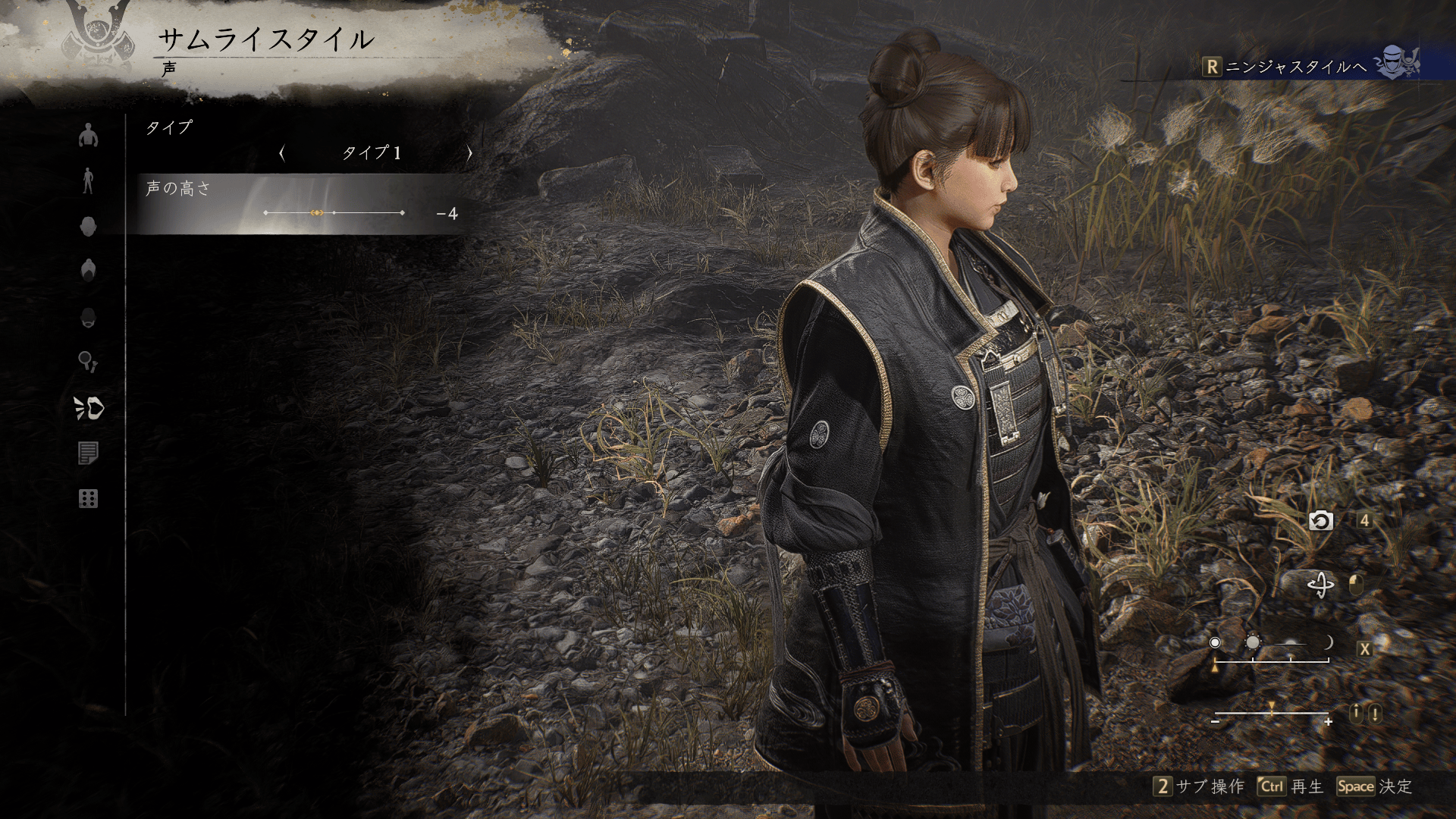Select the hairstyle category tab
Image resolution: width=1456 pixels, height=819 pixels.
89,270
